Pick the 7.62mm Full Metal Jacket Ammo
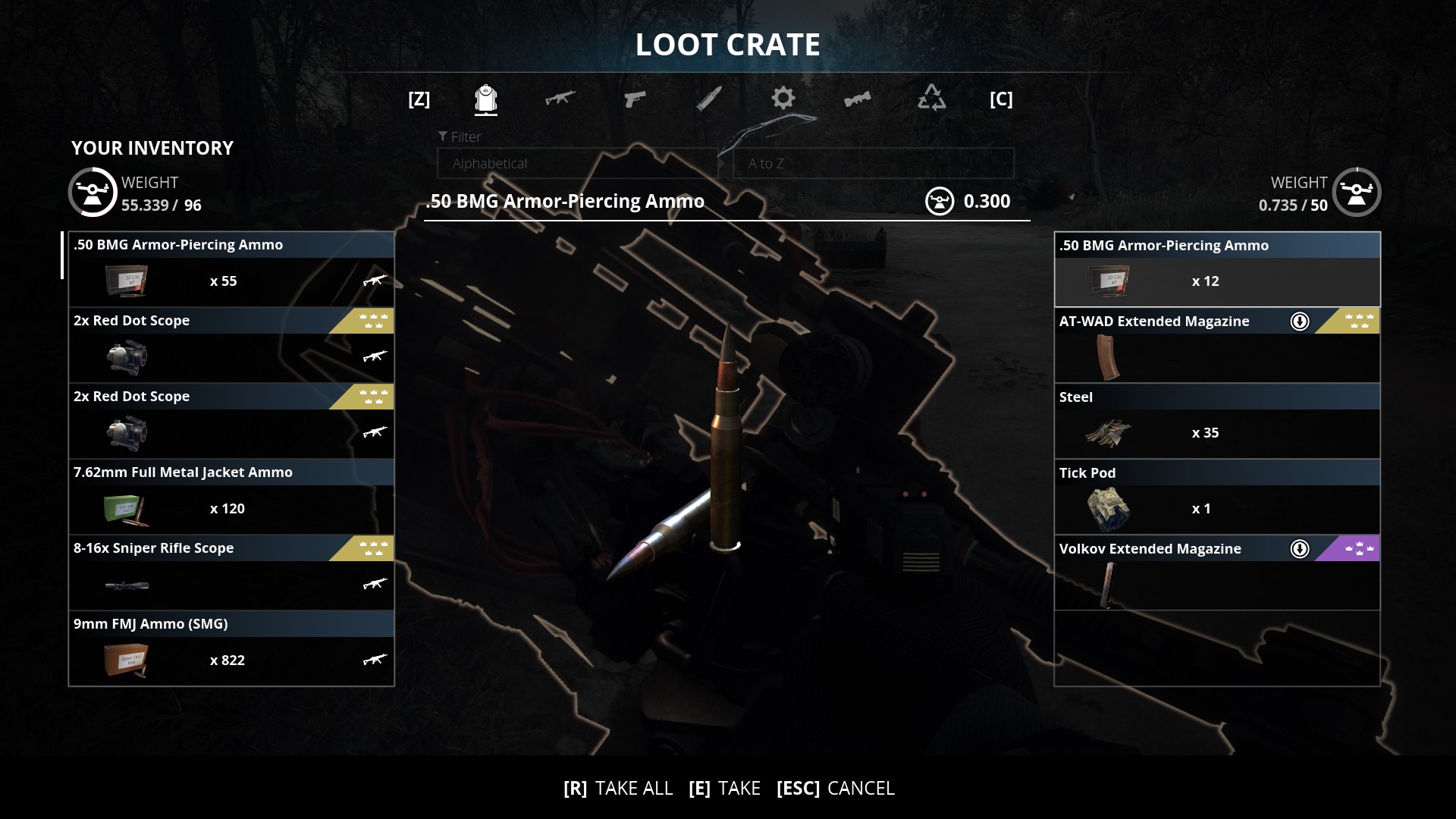Viewport: 1456px width, 819px height. point(231,497)
